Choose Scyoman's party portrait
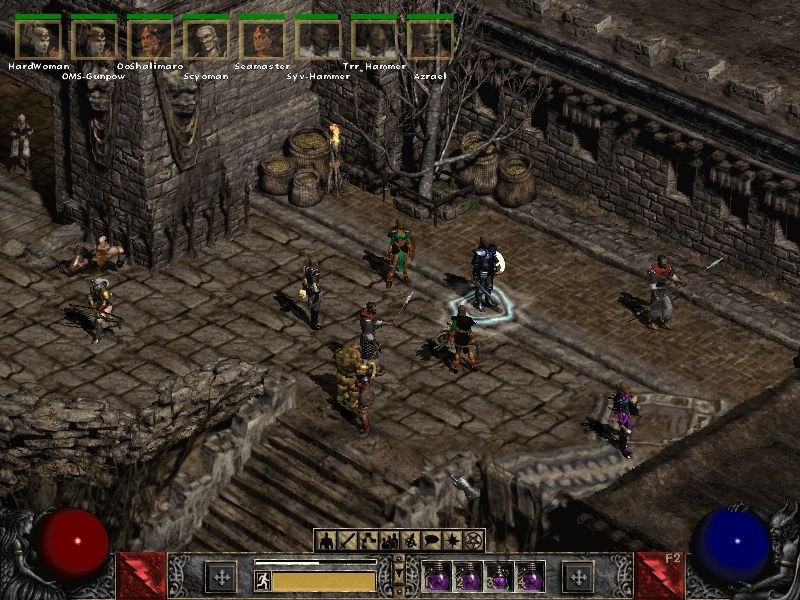800x600 pixels. [207, 38]
